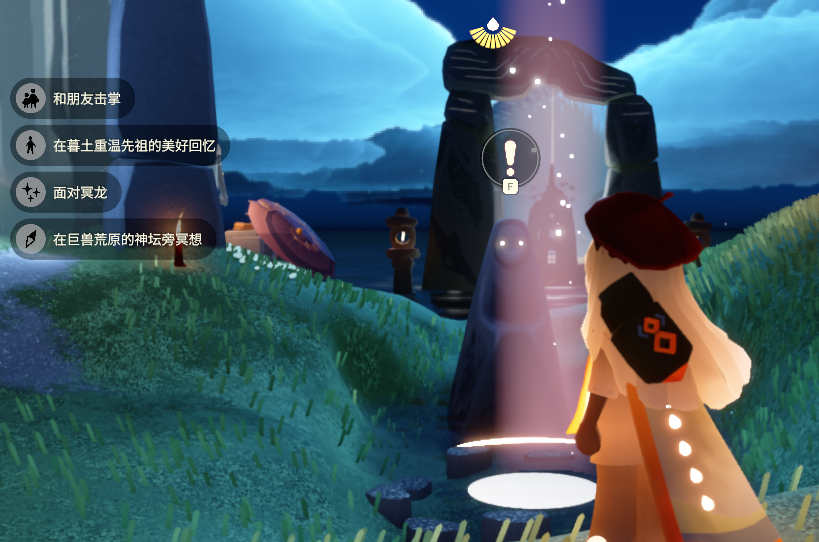
Task: Open the '在暮土重温先祖的美好回忆' quest entry
Action: point(120,145)
